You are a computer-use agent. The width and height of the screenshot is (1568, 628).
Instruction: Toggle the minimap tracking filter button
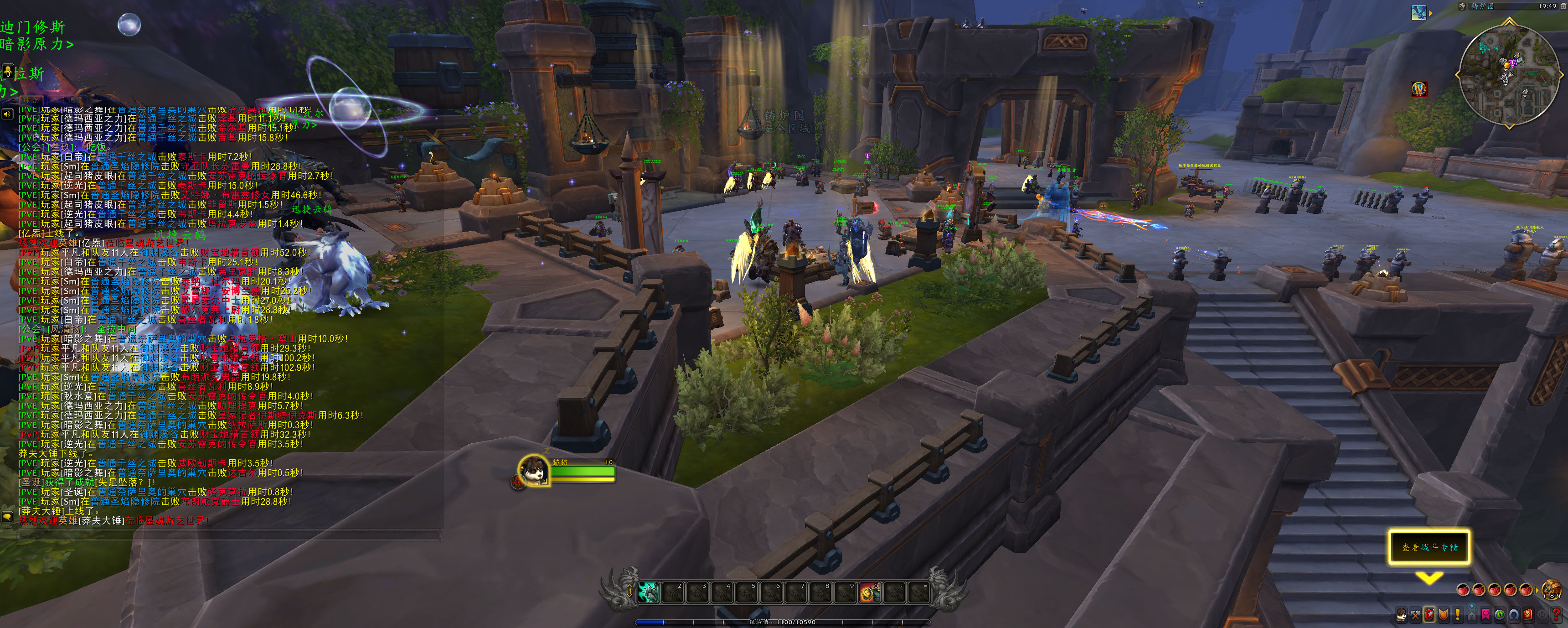(x=1462, y=6)
